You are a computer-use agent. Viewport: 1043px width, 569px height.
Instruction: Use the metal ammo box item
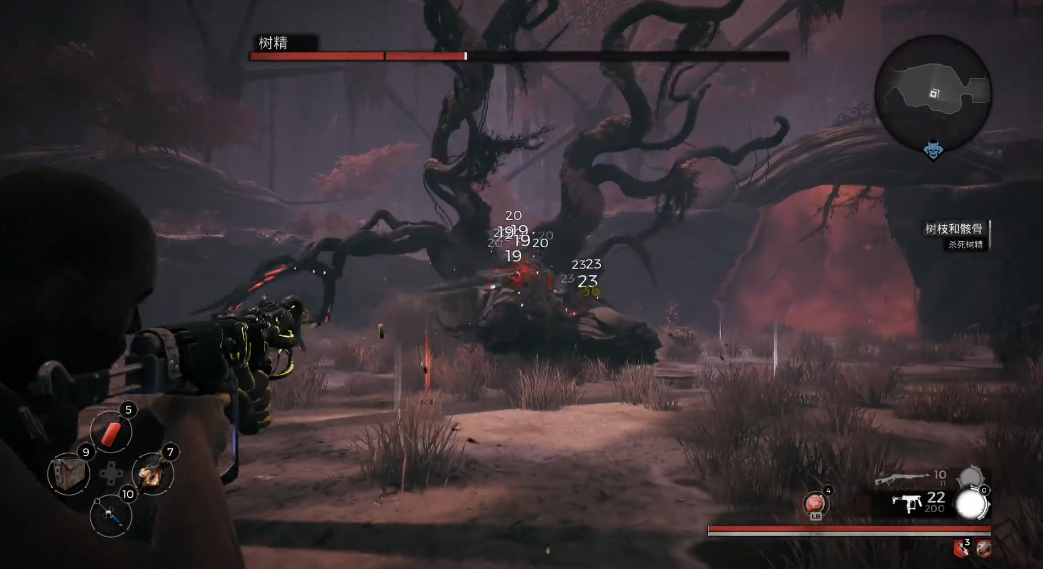pyautogui.click(x=69, y=472)
